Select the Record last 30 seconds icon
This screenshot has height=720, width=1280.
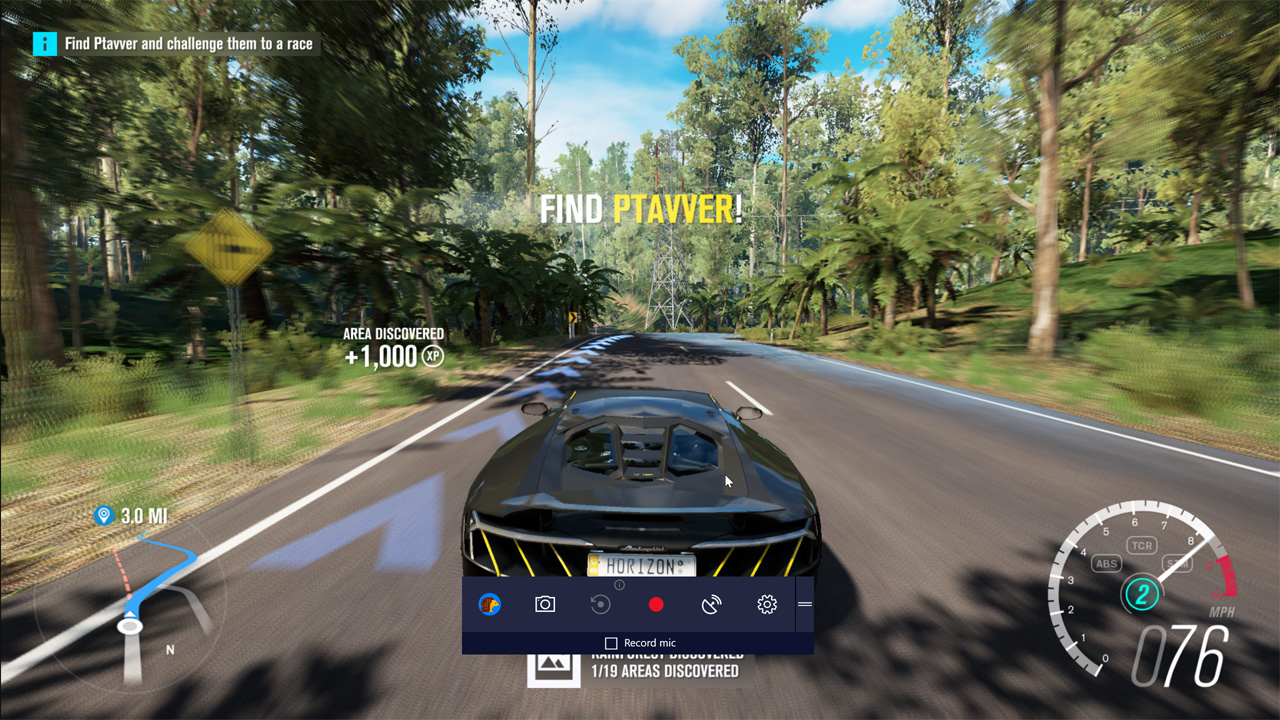[x=599, y=604]
